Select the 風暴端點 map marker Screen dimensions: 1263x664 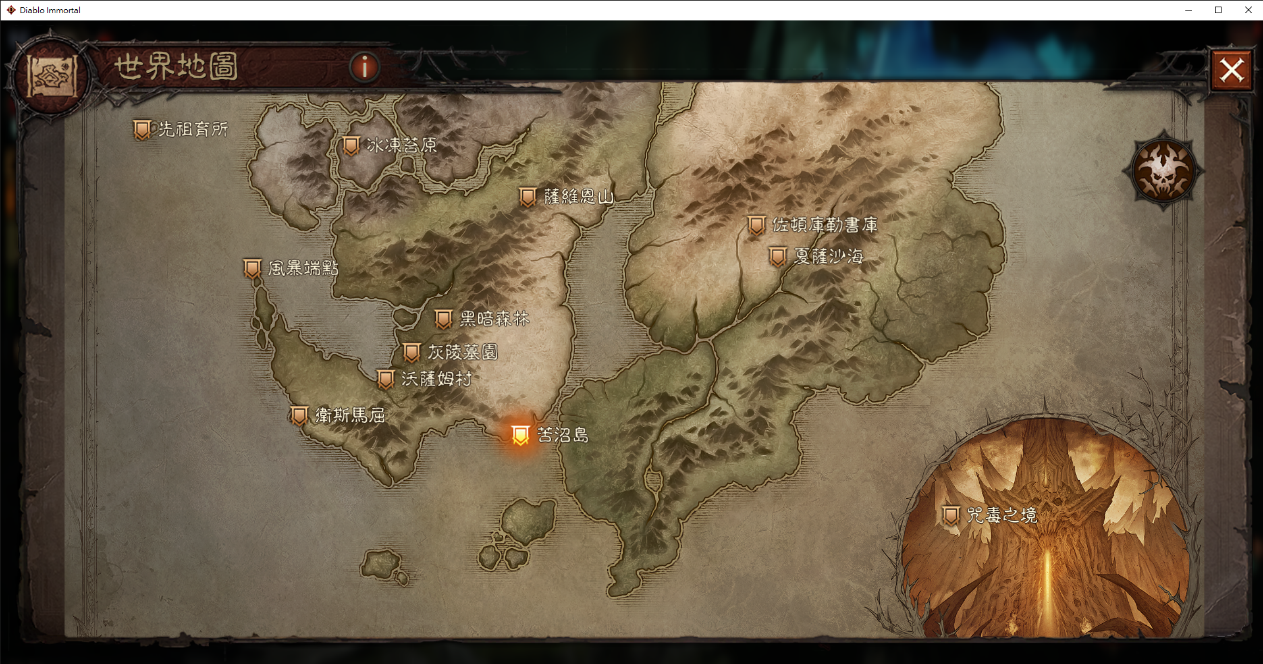point(253,268)
